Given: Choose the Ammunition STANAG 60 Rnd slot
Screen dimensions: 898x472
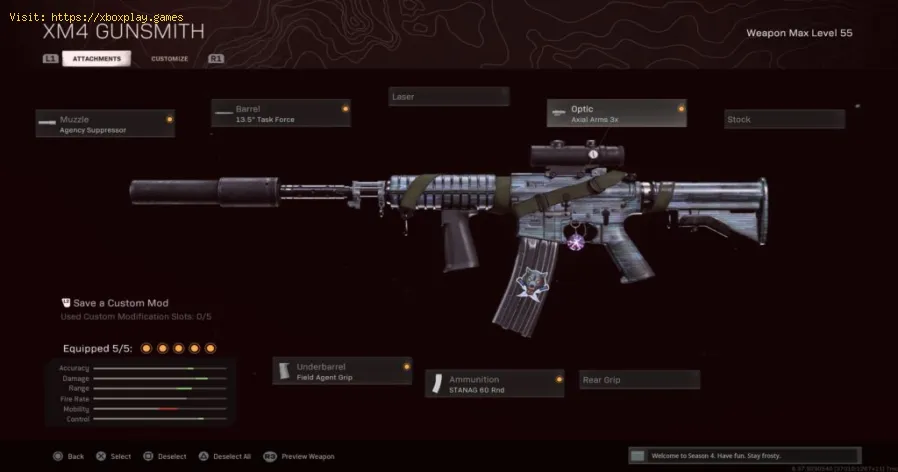Looking at the screenshot, I should [x=495, y=383].
